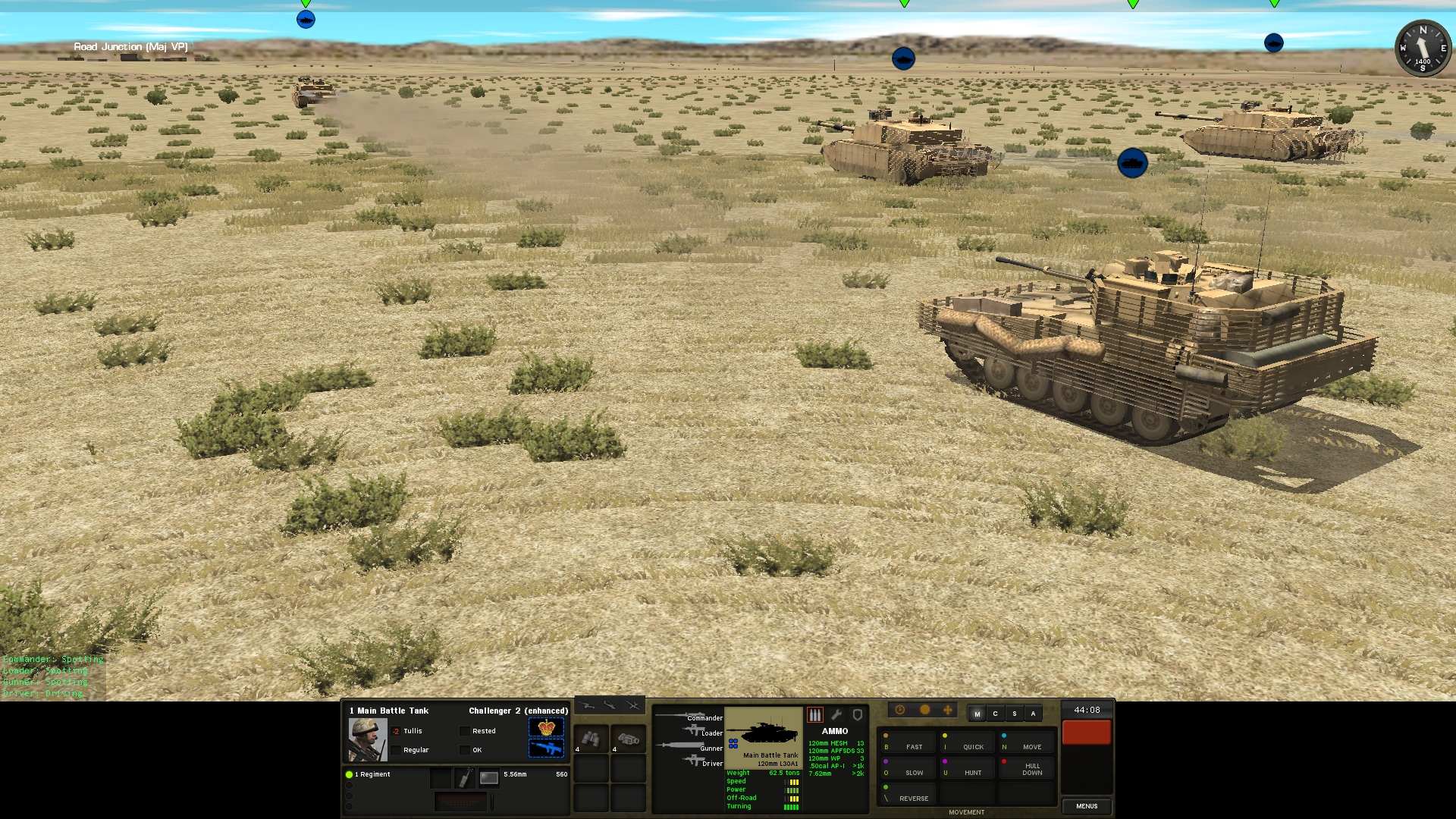The height and width of the screenshot is (819, 1456).
Task: Select the blue tank marker beside the lead Challenger
Action: [1132, 163]
